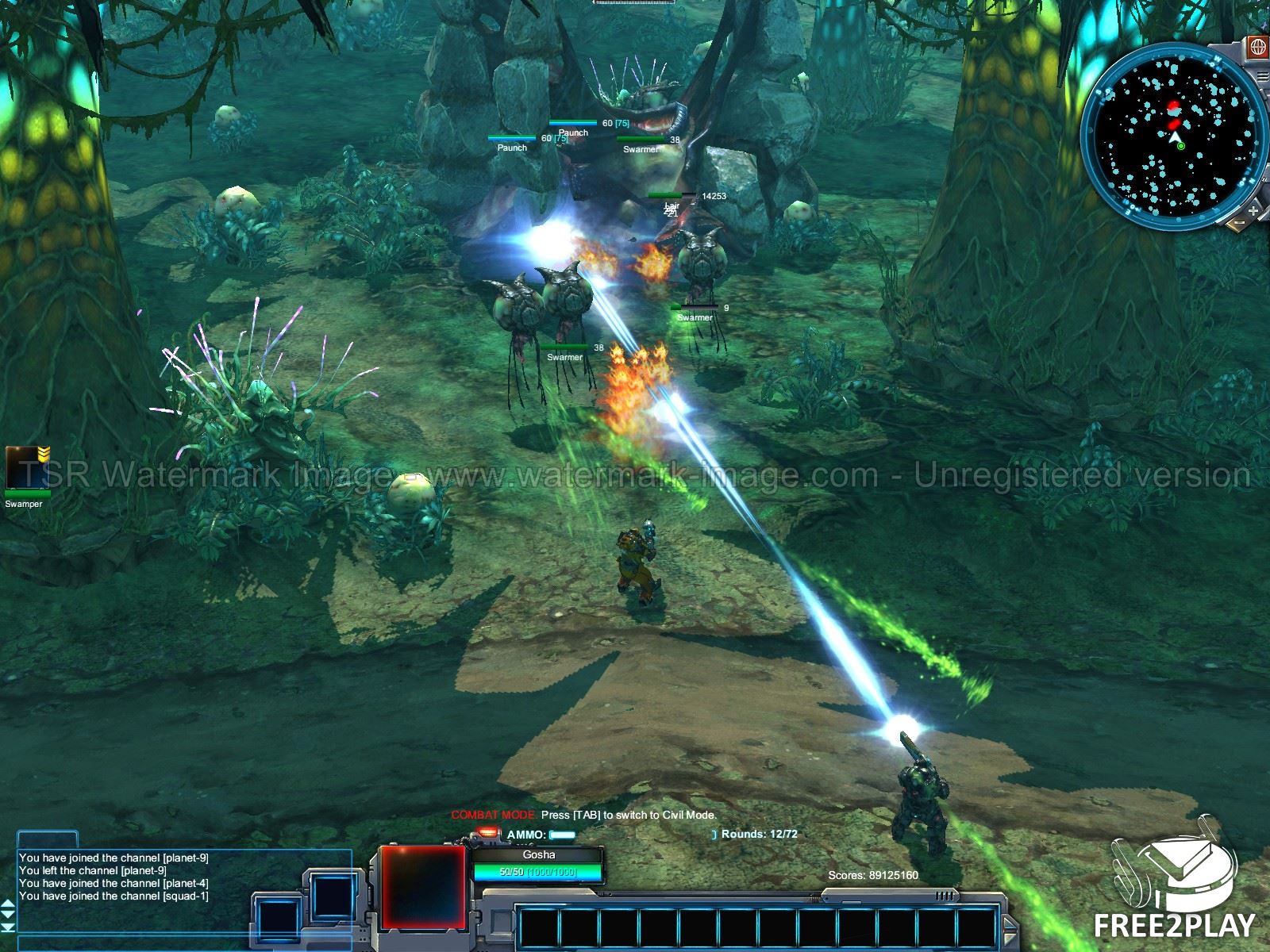1270x952 pixels.
Task: Zoom in the minimap with plus button
Action: [x=1253, y=211]
